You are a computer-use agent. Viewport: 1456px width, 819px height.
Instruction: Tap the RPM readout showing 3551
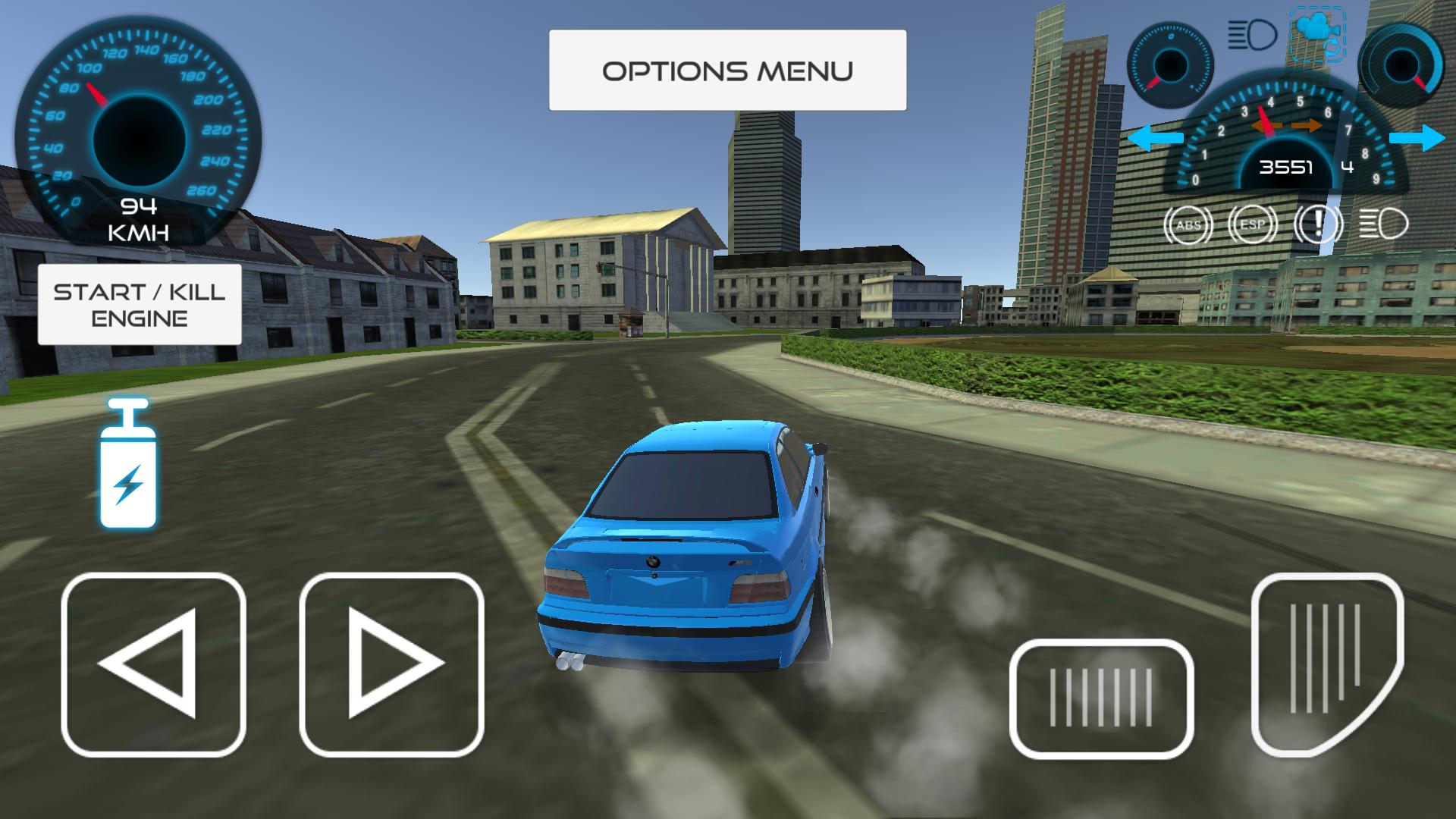point(1287,168)
